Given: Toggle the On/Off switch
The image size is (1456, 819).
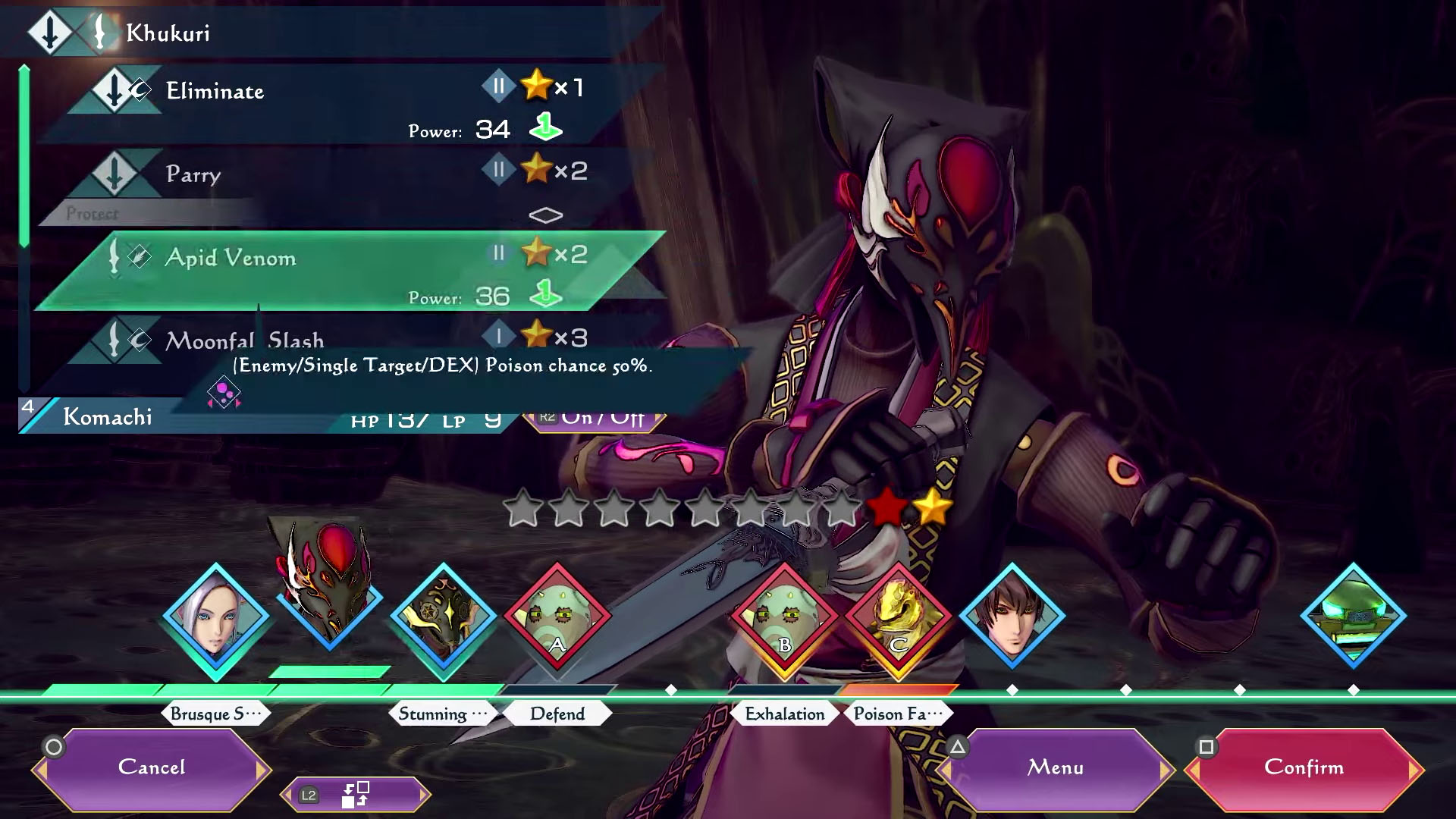Looking at the screenshot, I should pyautogui.click(x=595, y=419).
